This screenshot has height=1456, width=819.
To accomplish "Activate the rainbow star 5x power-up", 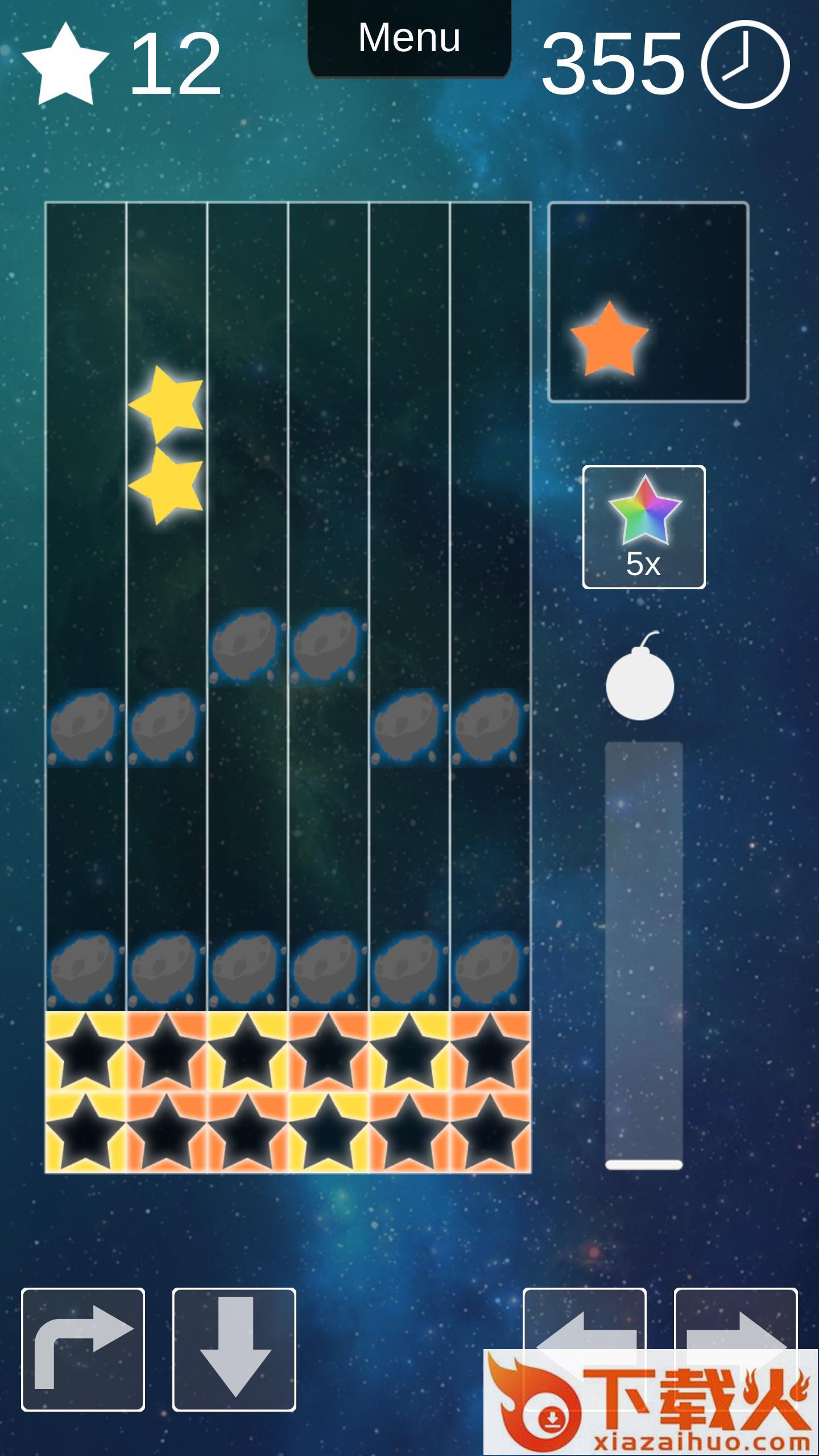I will 644,527.
